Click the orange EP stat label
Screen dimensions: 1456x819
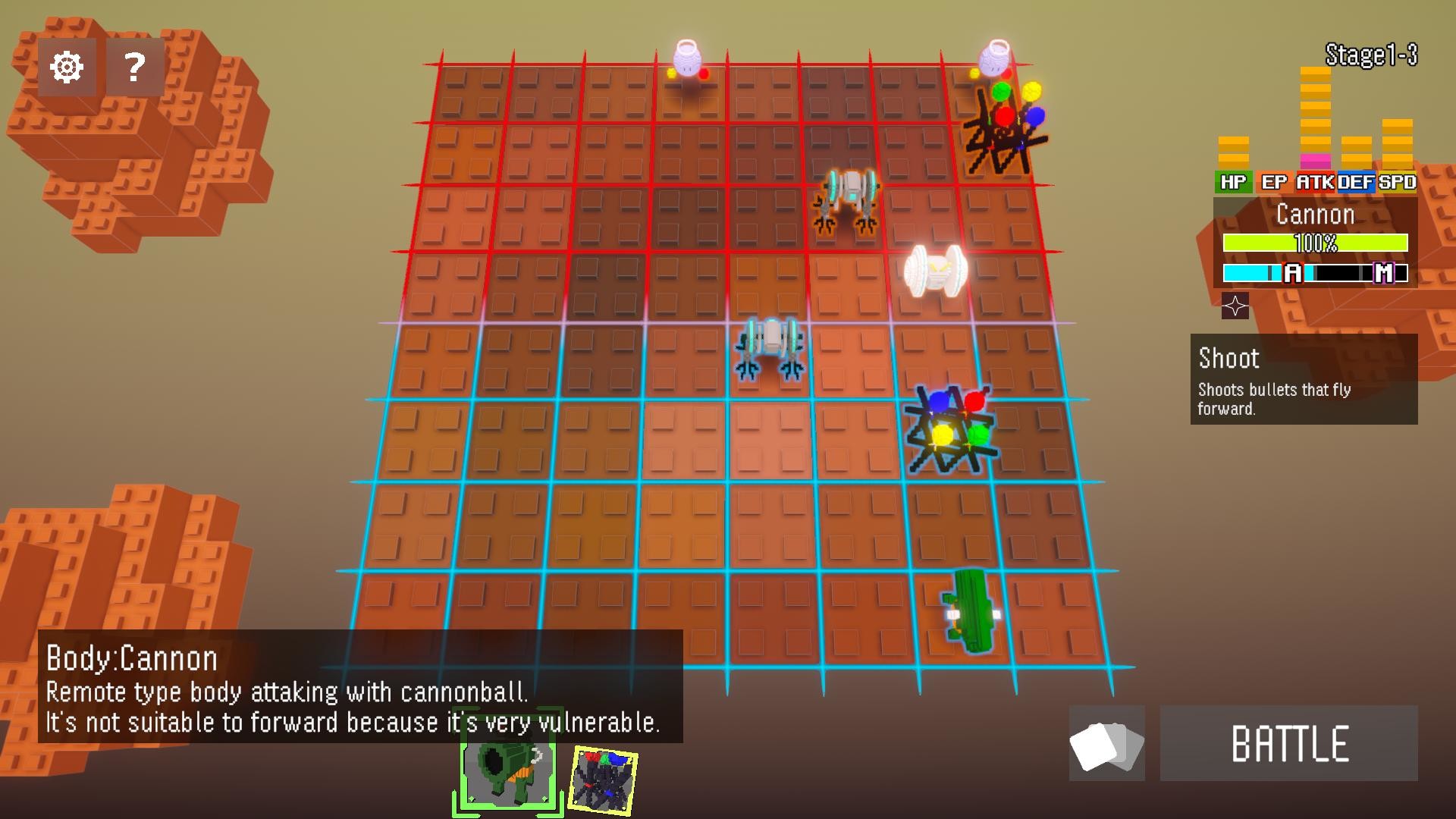pyautogui.click(x=1273, y=183)
